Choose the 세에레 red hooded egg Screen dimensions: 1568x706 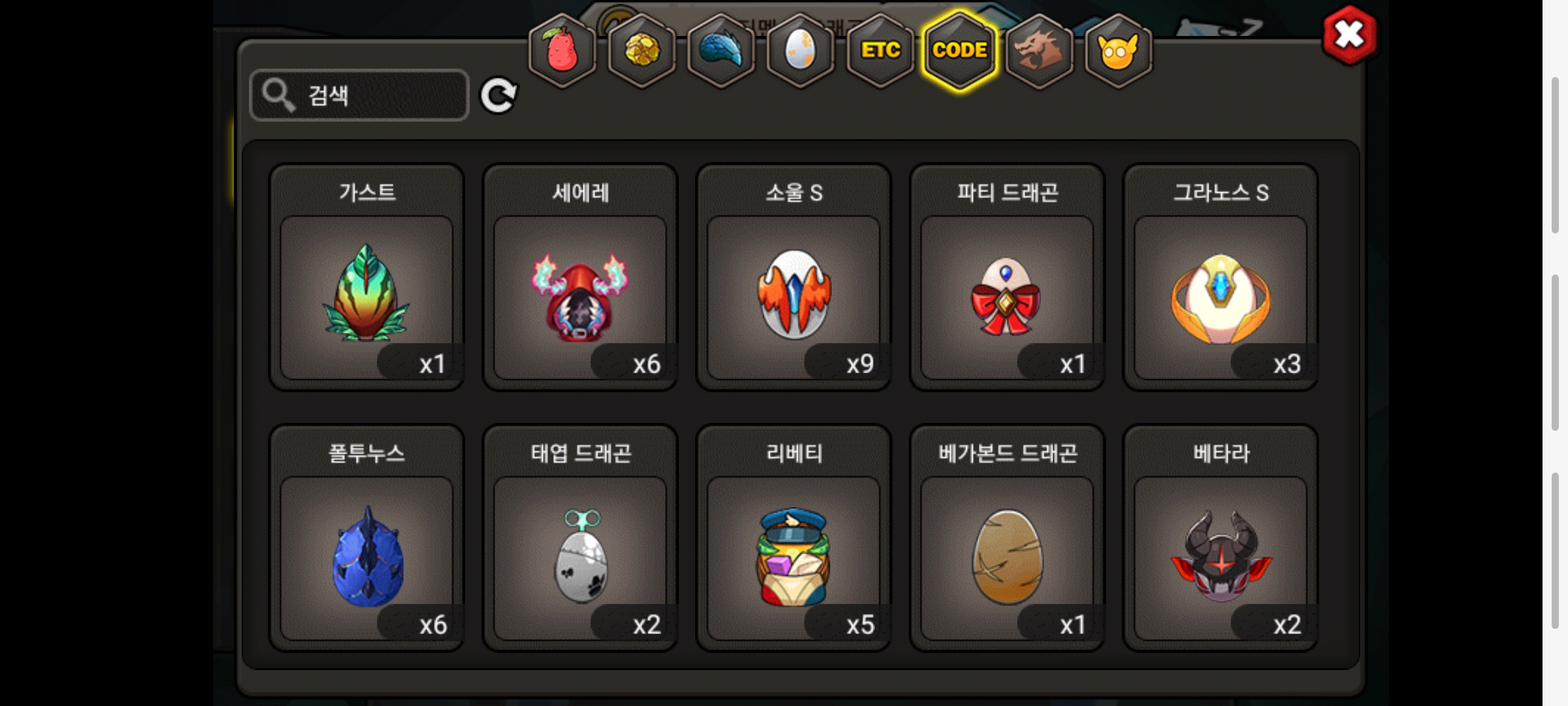pos(580,294)
